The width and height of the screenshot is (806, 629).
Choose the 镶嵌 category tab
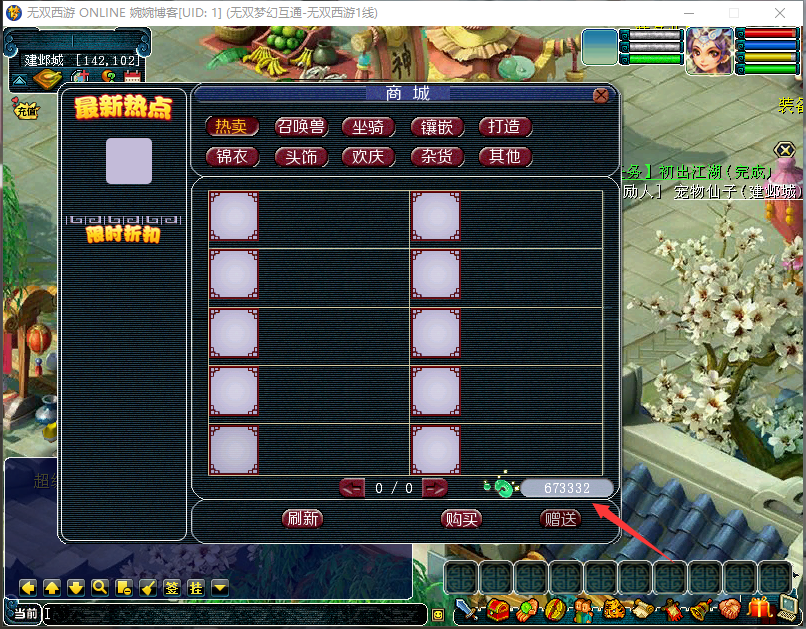437,127
